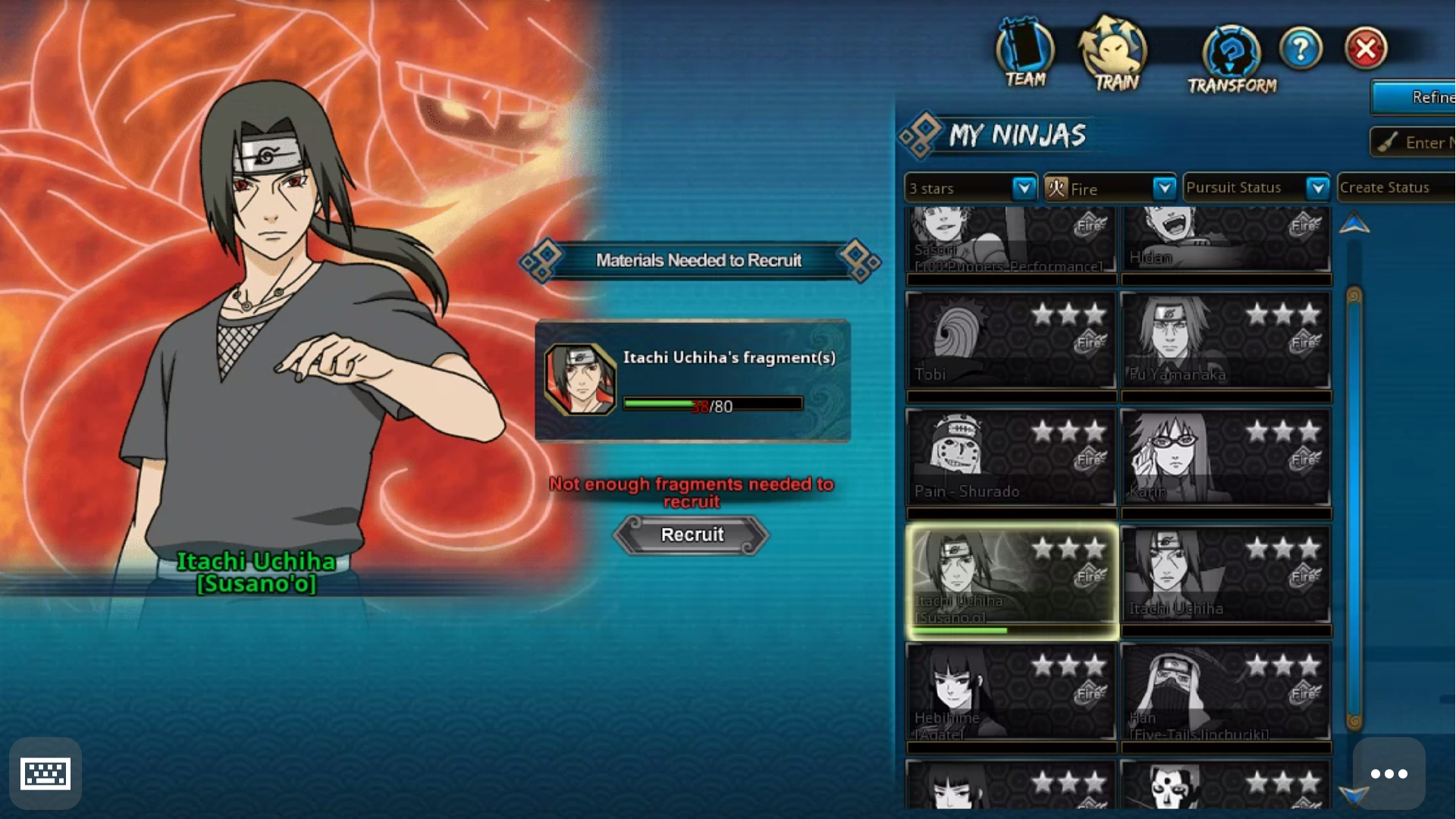Select the Fu Yamanaka ninja card
Viewport: 1456px width, 819px height.
pos(1225,341)
